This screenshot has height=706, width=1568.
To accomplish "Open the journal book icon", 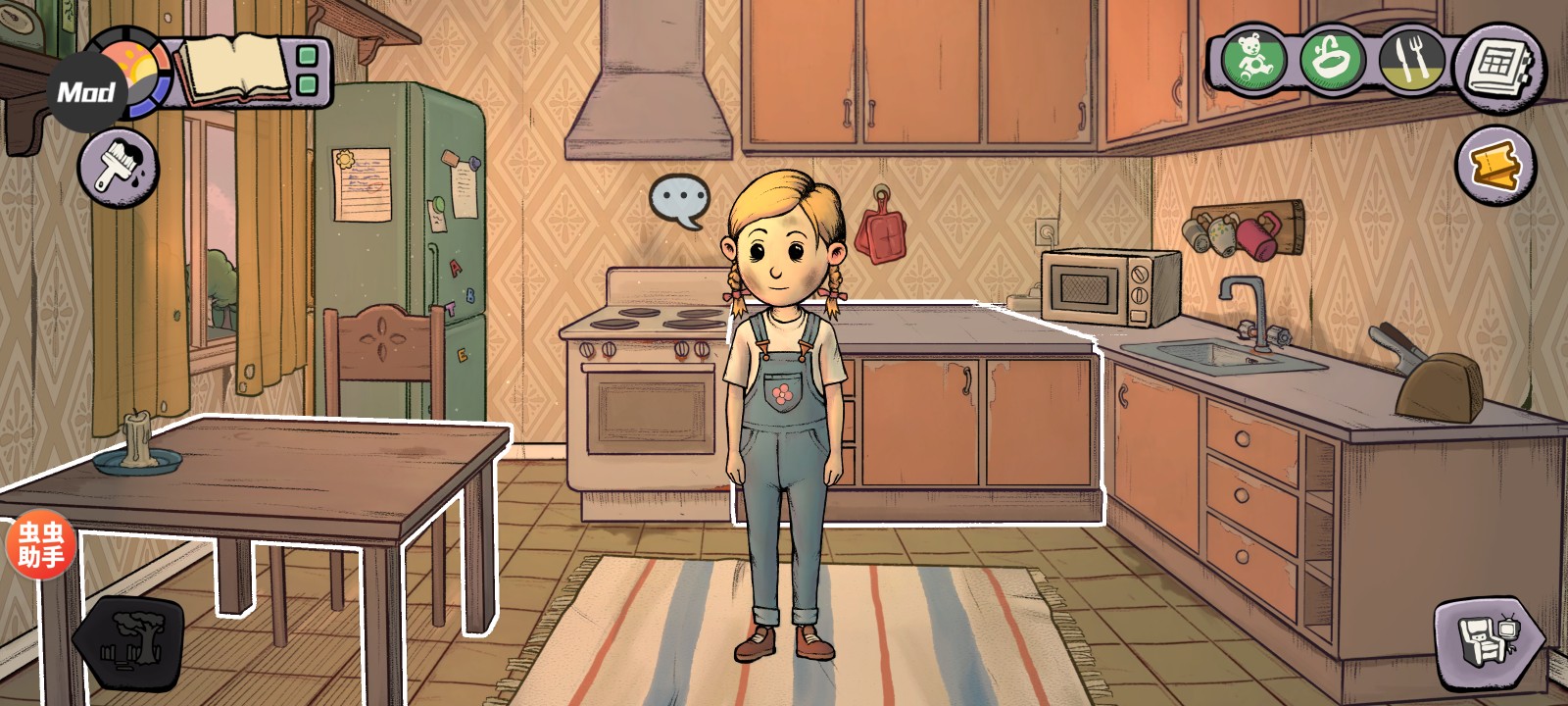I will coord(237,69).
